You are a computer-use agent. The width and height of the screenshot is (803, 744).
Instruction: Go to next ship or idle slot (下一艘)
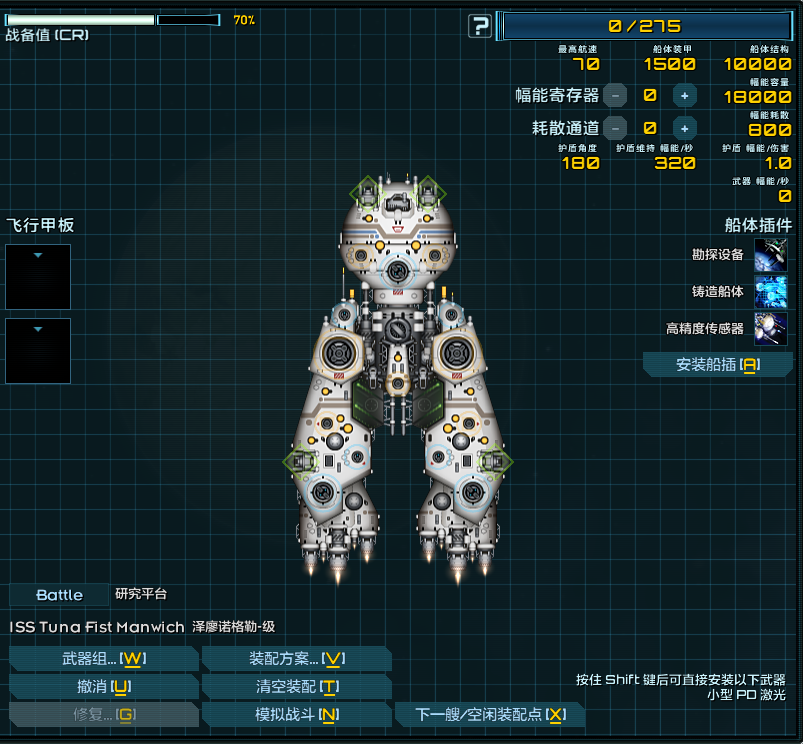point(489,715)
